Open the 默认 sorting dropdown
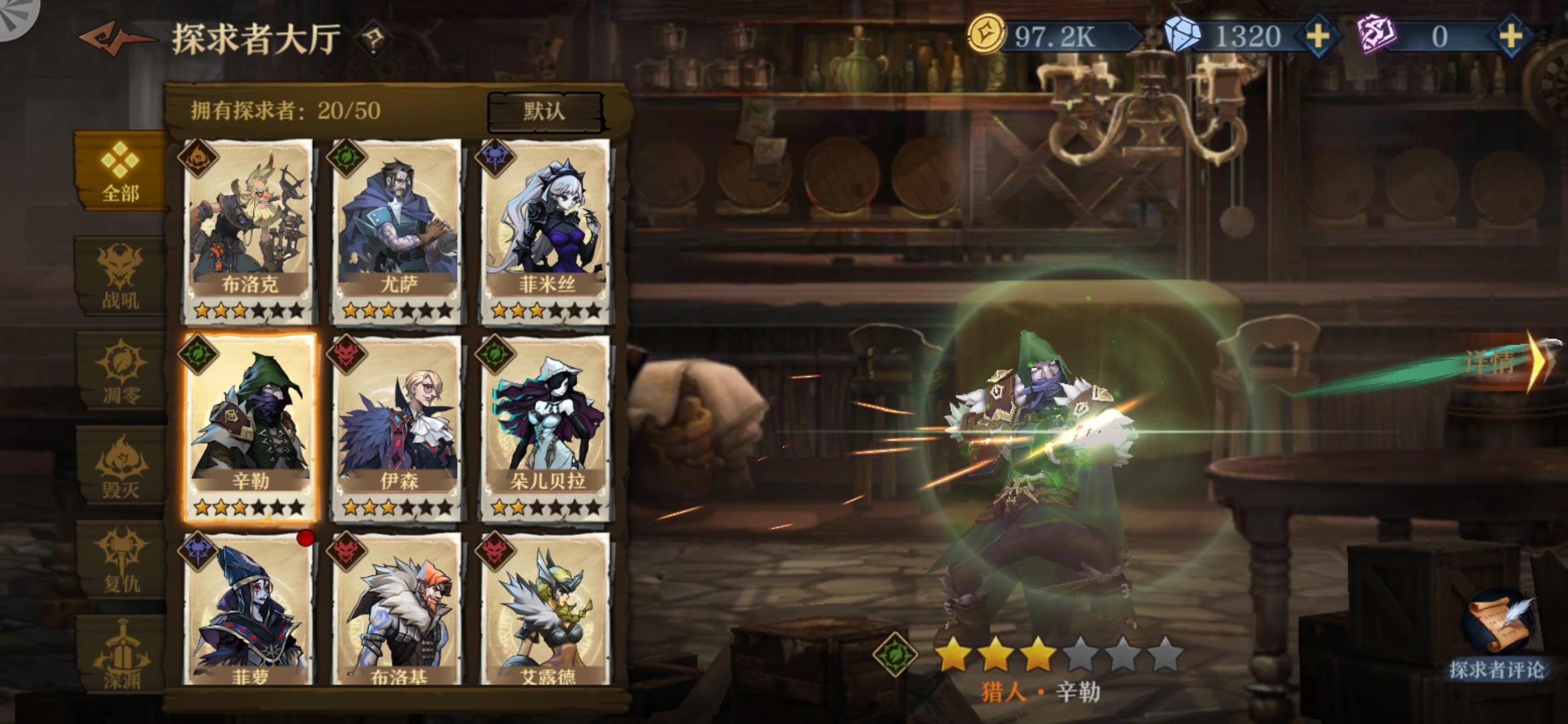 click(544, 111)
